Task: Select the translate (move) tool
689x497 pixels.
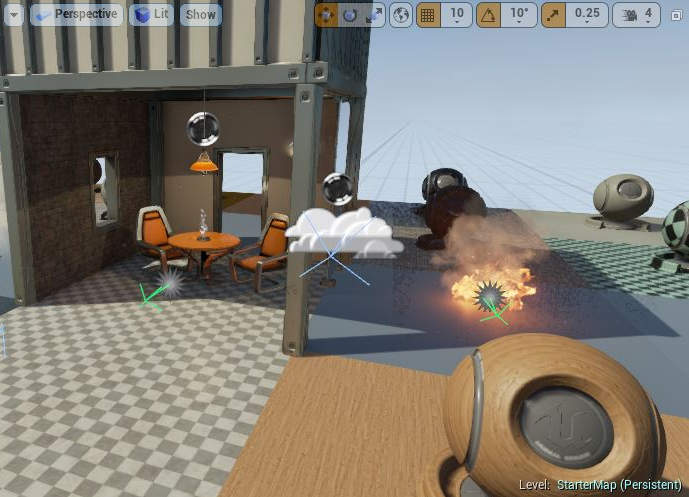Action: [327, 15]
